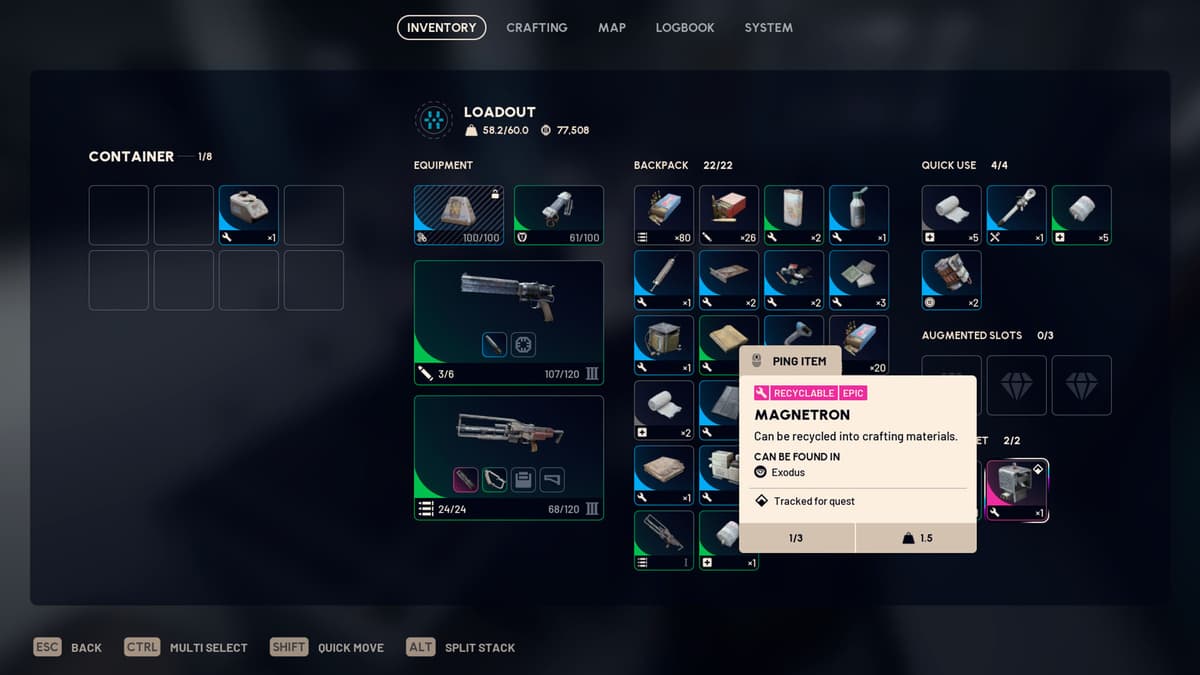Click the quick use item with two charges

[951, 279]
